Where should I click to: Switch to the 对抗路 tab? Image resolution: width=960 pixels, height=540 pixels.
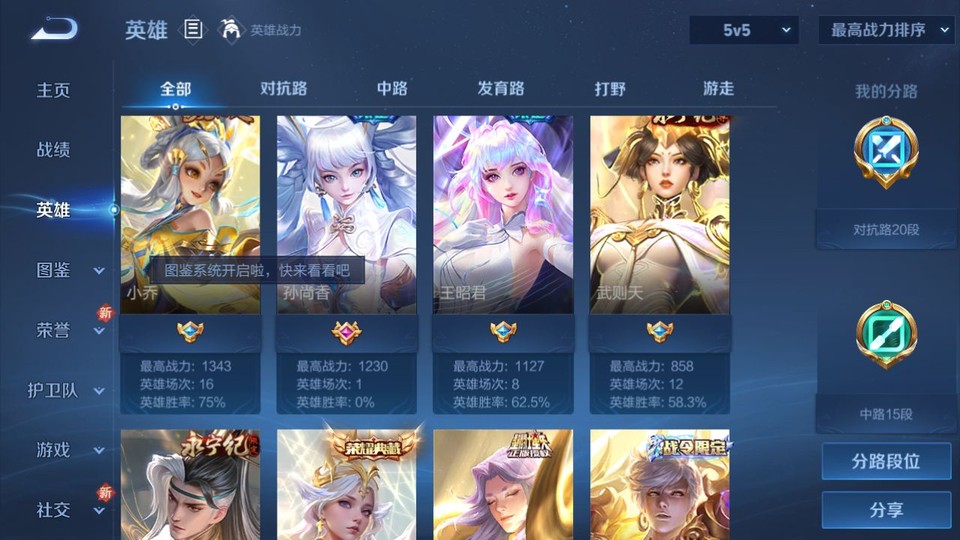pos(283,89)
